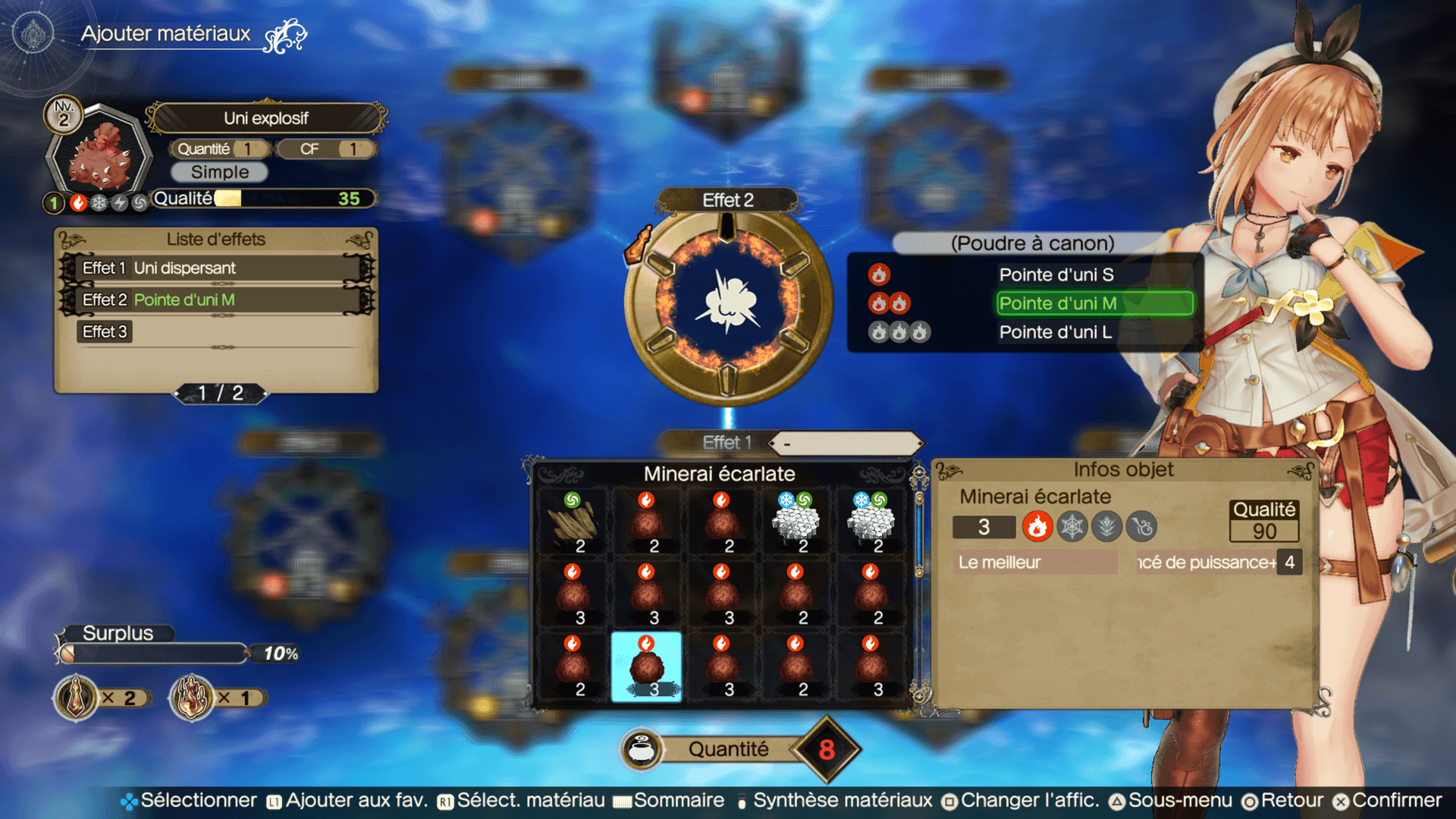
Task: Select the Effet 1 node label
Action: coord(726,442)
